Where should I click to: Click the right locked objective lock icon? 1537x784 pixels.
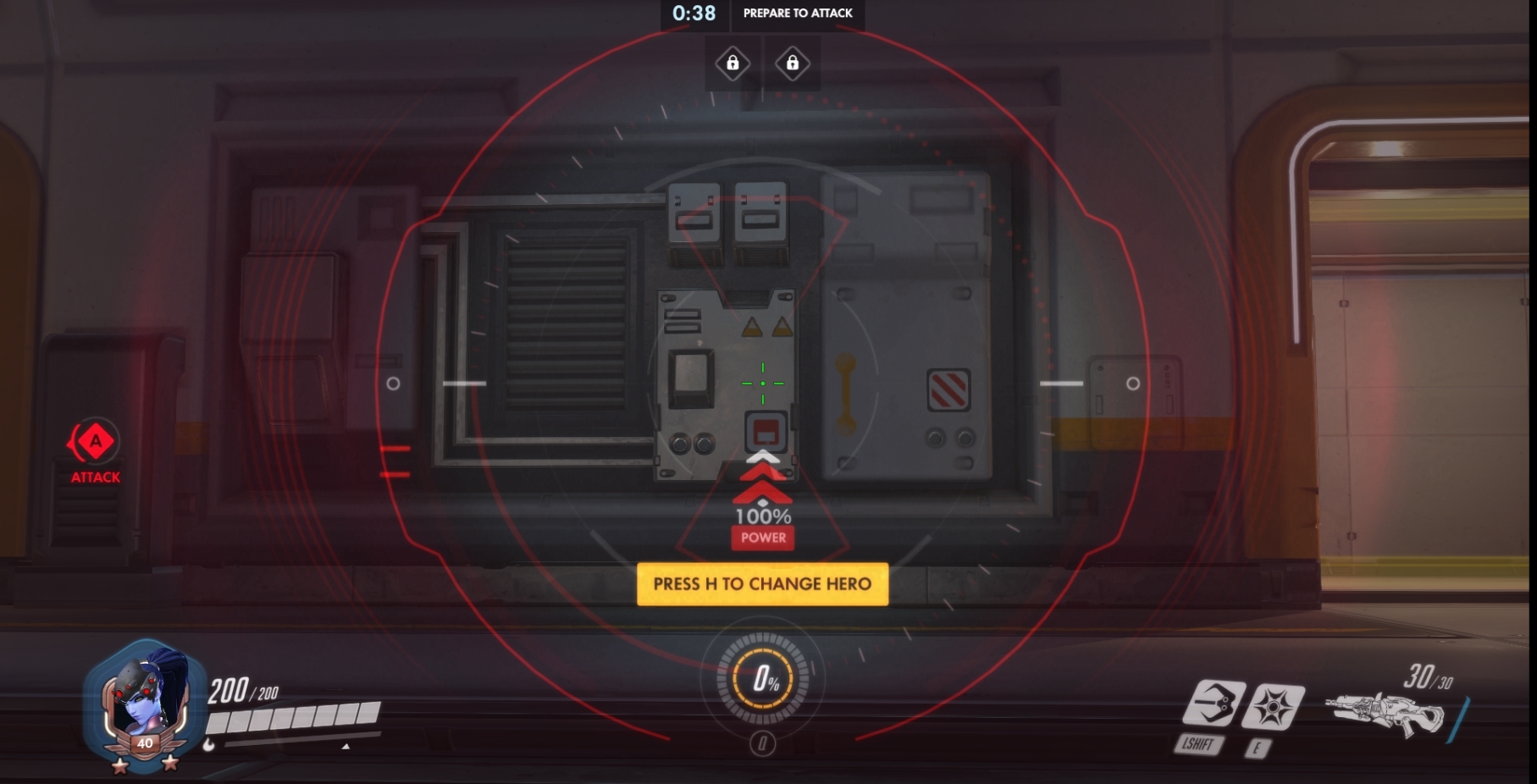793,62
